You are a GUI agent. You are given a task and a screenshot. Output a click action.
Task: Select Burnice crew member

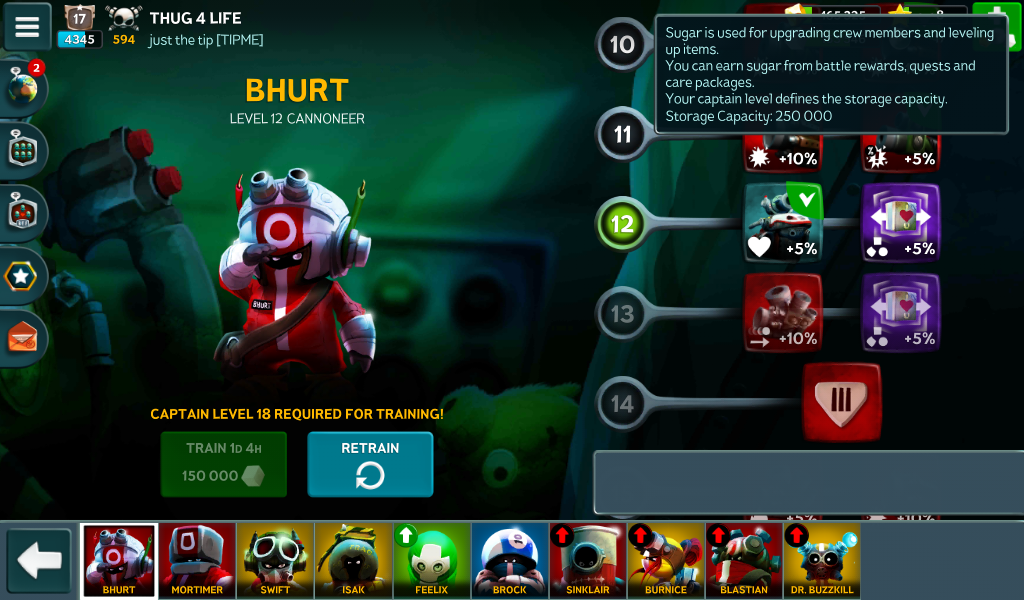pos(665,560)
